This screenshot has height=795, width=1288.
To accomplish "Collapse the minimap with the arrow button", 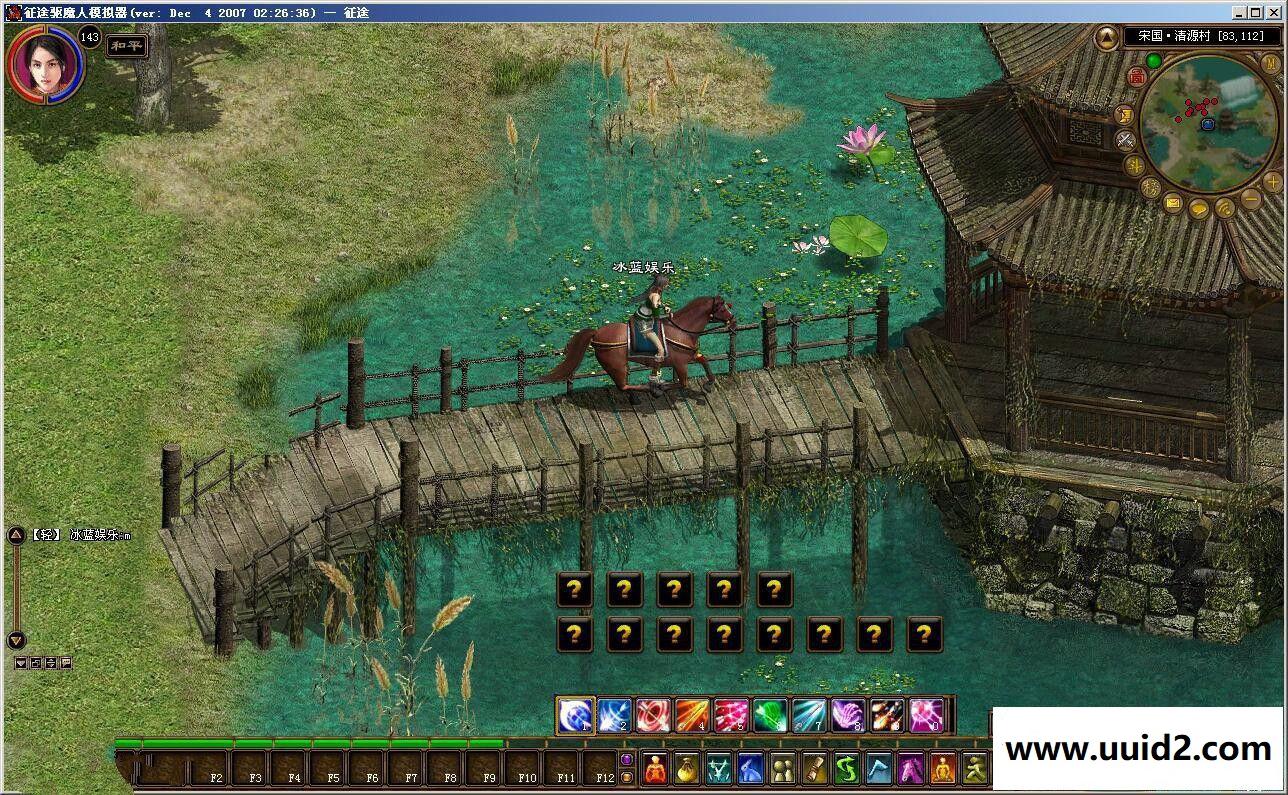I will pyautogui.click(x=1106, y=38).
